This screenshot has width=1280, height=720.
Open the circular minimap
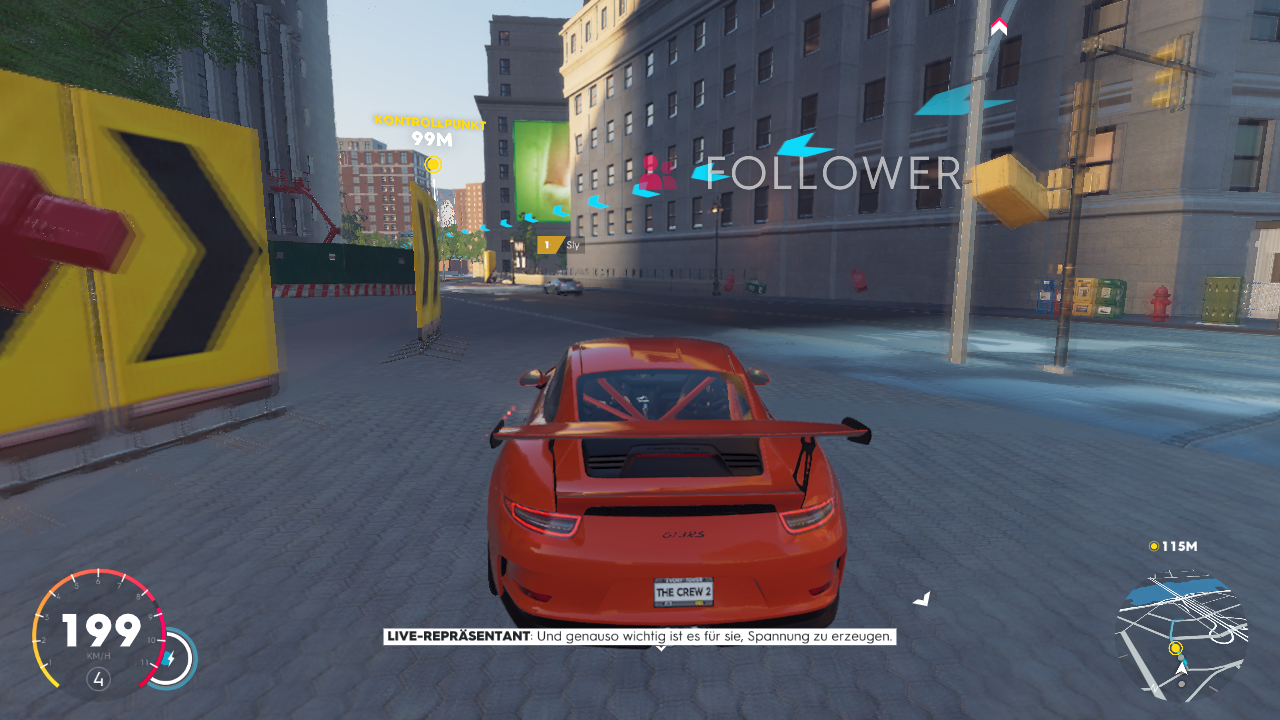1182,635
